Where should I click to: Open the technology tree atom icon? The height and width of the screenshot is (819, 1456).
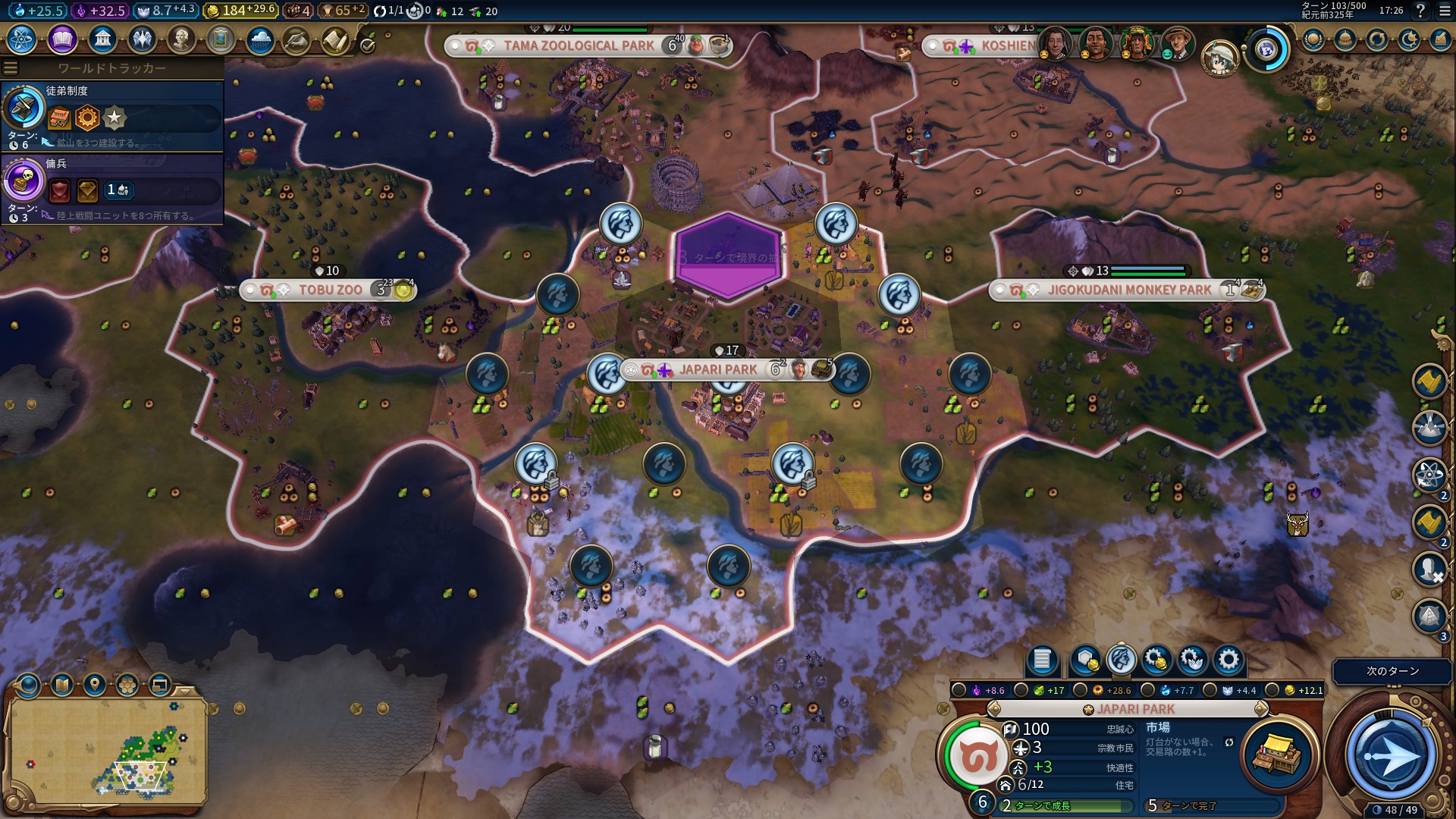click(x=22, y=39)
